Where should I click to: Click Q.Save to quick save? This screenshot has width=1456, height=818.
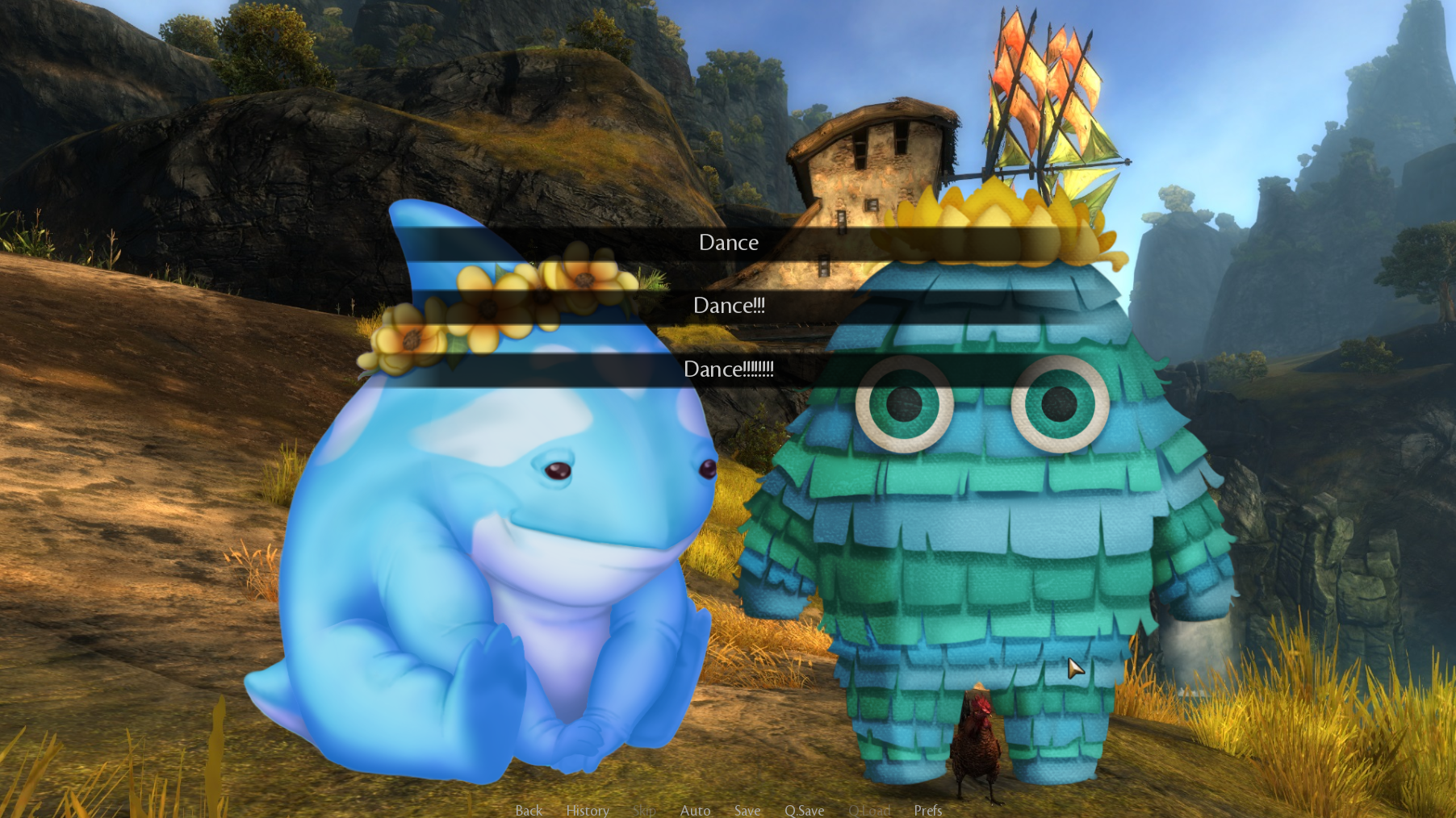(x=804, y=810)
